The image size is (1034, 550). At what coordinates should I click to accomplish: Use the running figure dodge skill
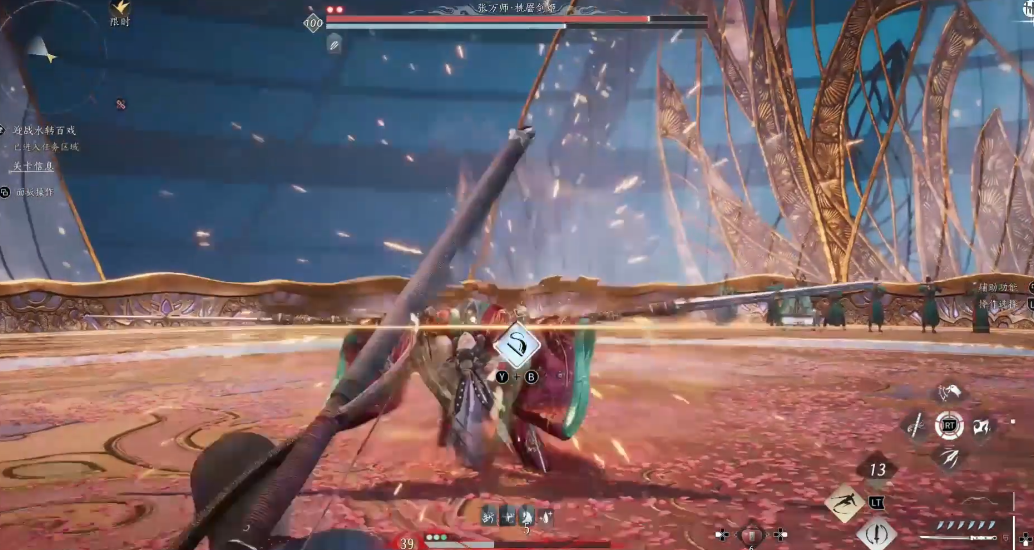tap(844, 502)
